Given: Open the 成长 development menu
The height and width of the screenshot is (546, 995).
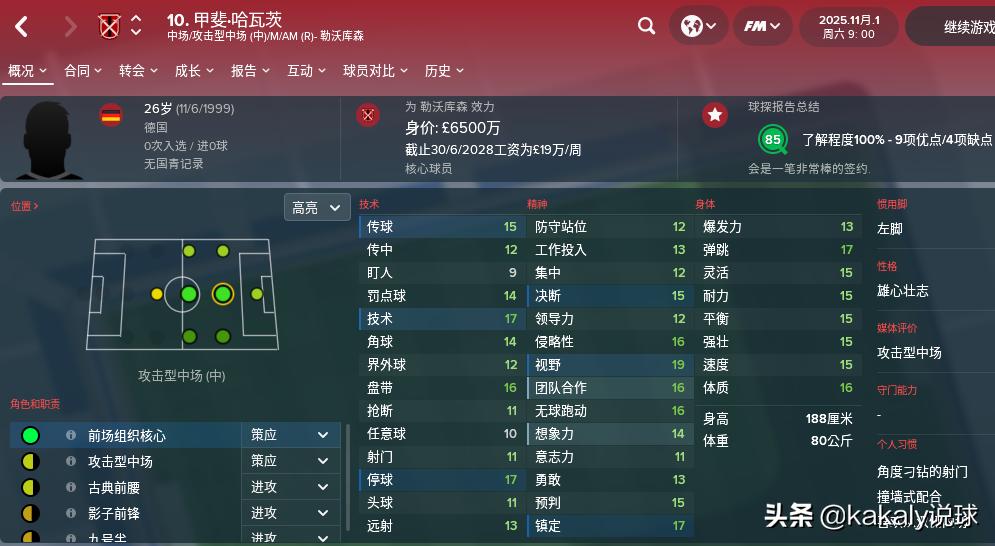Looking at the screenshot, I should (x=194, y=71).
